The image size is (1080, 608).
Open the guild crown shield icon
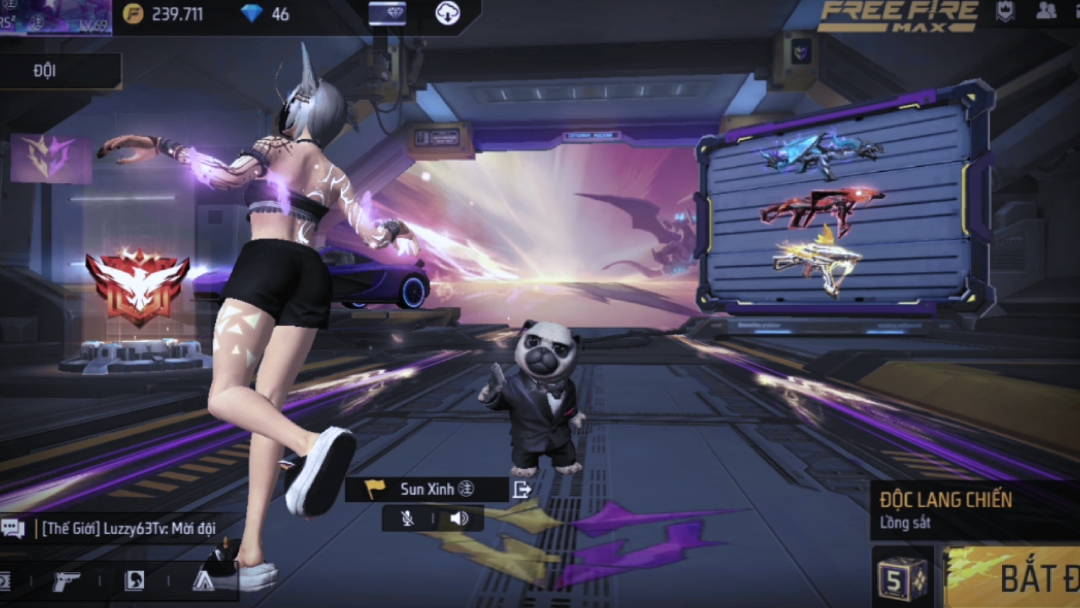click(x=1005, y=12)
